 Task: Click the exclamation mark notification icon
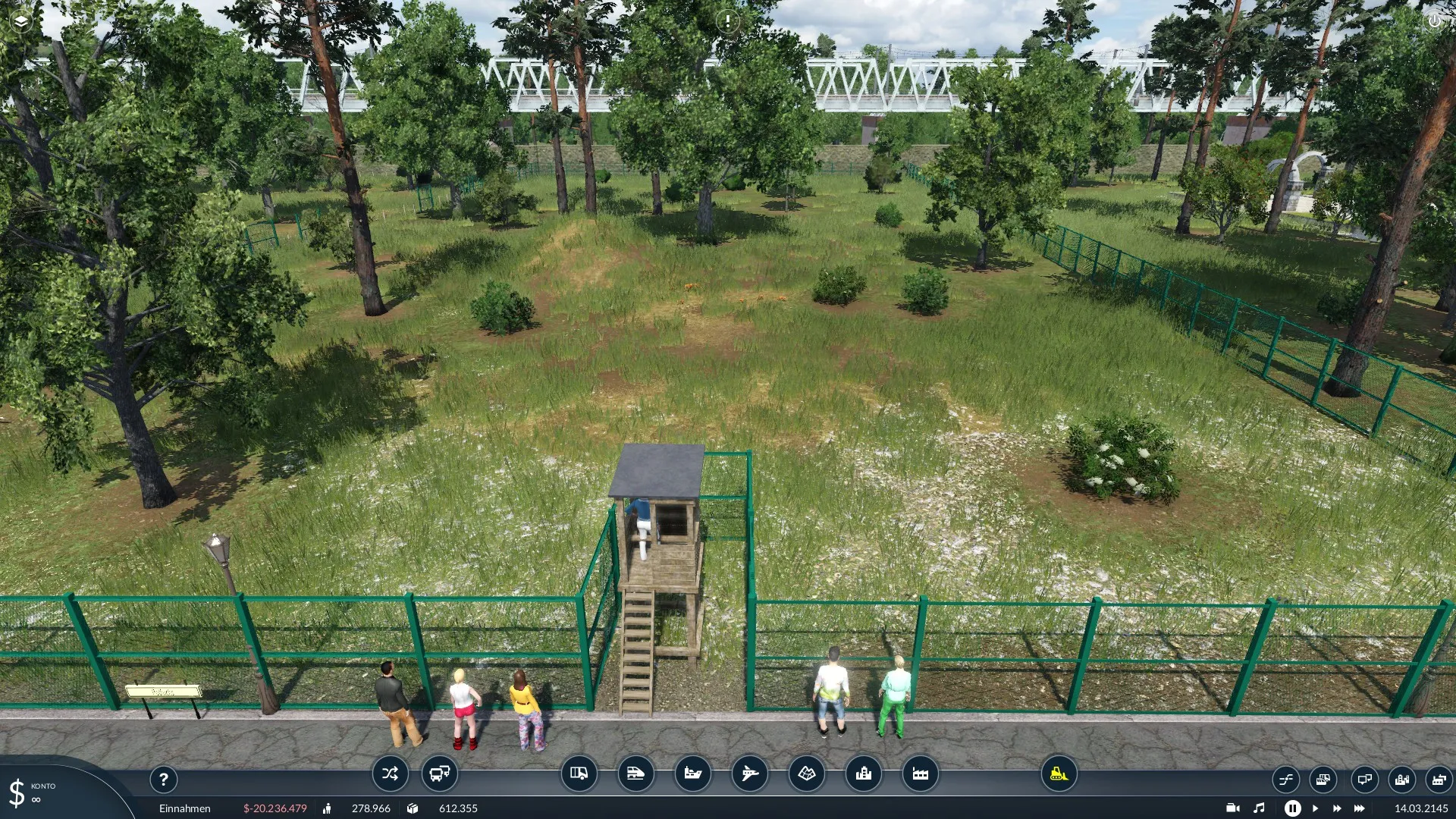click(x=727, y=21)
